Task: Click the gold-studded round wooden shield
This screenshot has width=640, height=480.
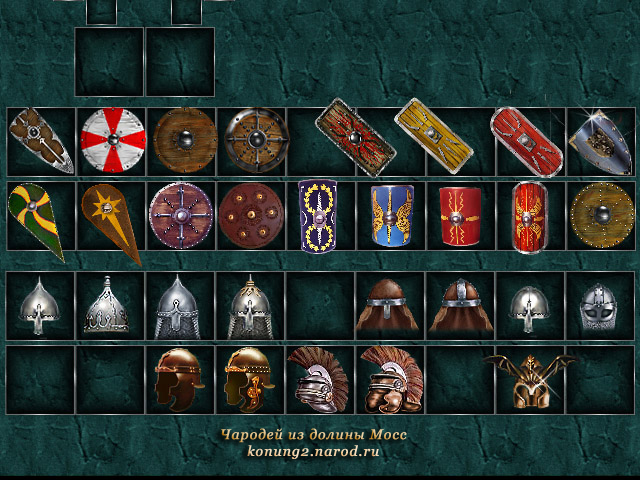Action: click(602, 214)
